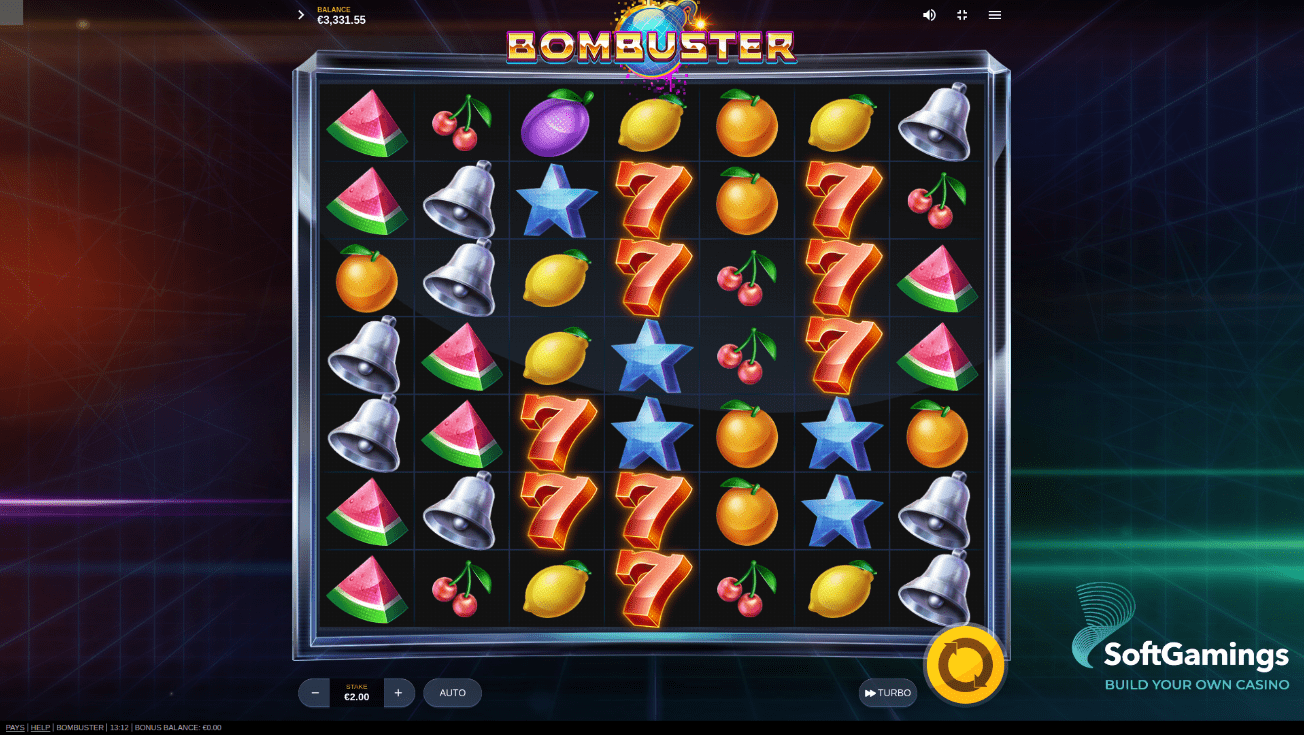Expand the balance panel chevron

pyautogui.click(x=299, y=15)
